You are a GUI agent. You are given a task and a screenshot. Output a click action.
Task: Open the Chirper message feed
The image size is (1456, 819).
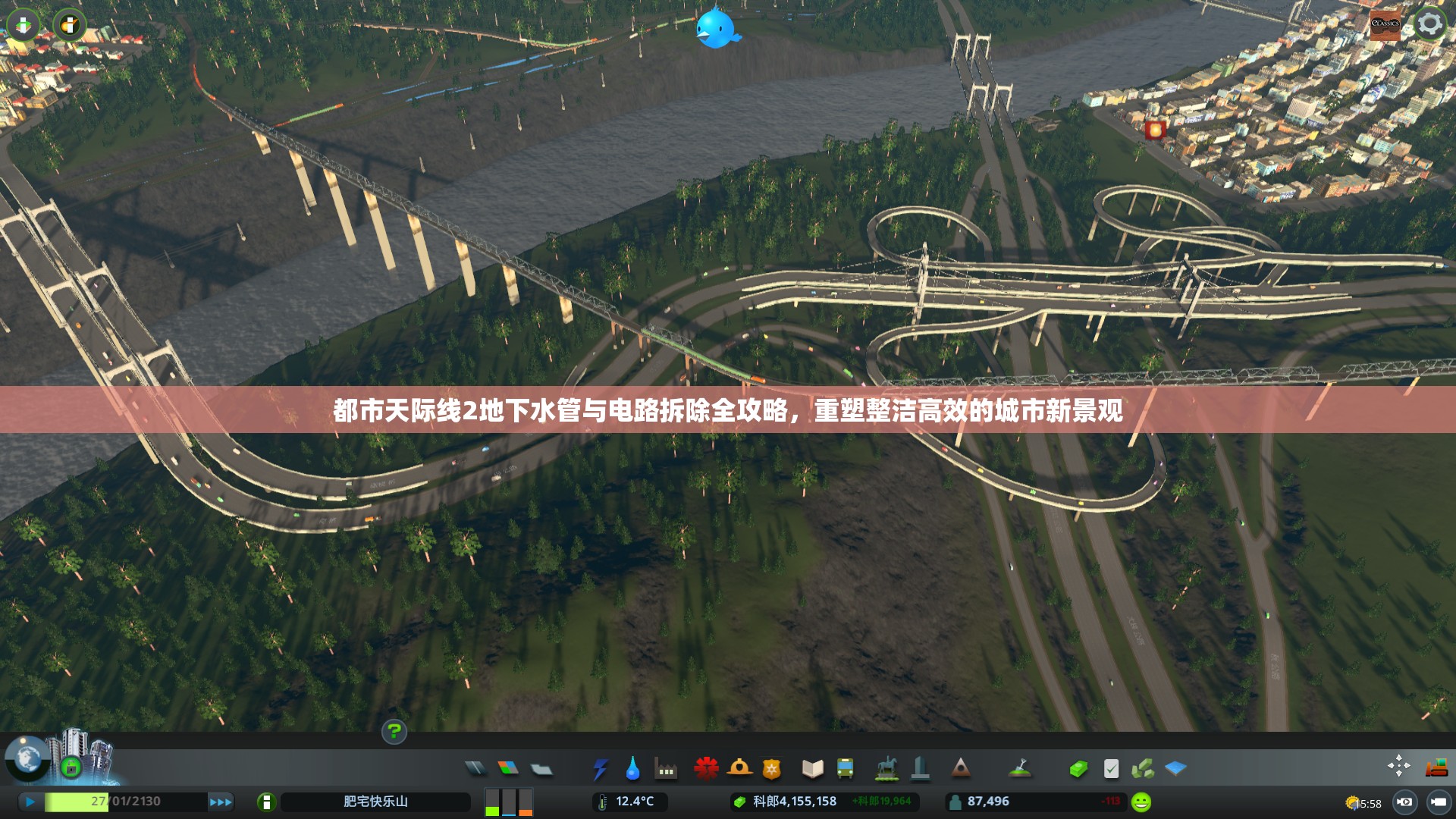[x=717, y=27]
